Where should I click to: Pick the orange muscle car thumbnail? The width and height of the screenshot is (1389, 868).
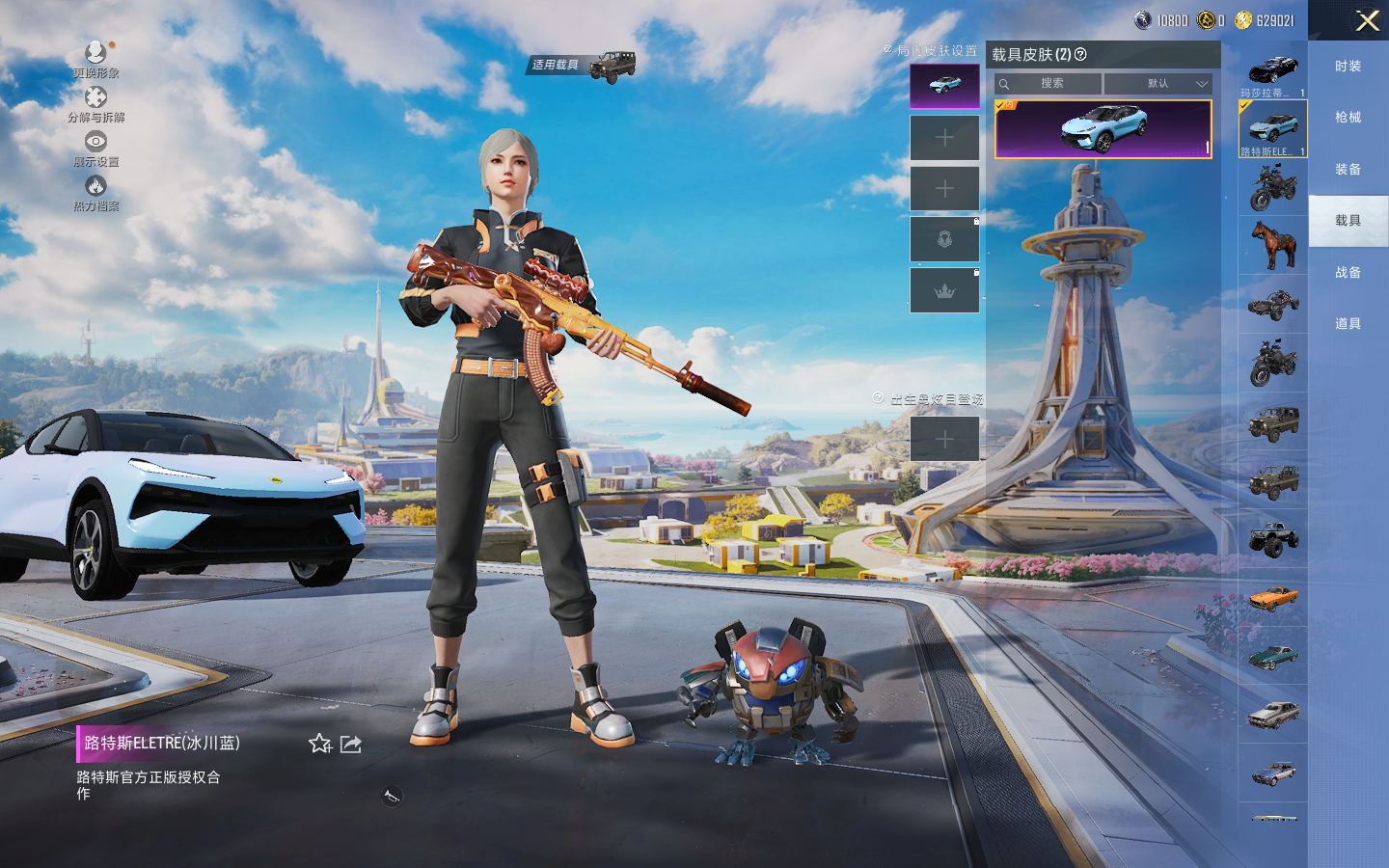pyautogui.click(x=1273, y=598)
